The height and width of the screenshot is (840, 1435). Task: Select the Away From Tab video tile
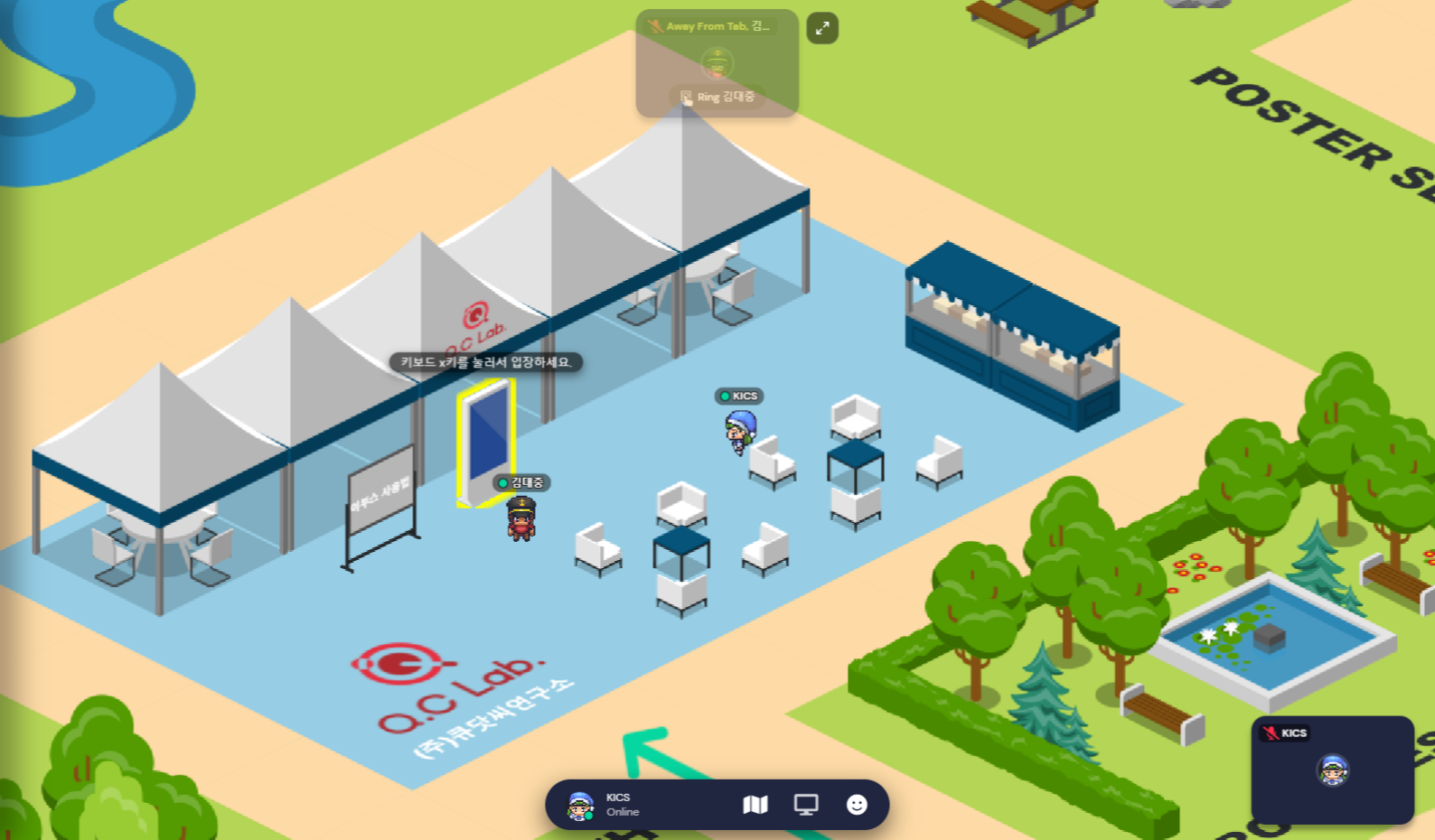pyautogui.click(x=717, y=61)
